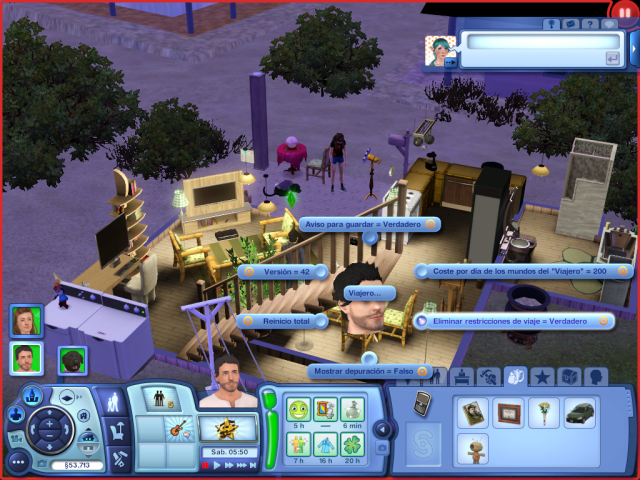Select the red-haired Sim household portrait
640x480 pixels.
coord(26,321)
